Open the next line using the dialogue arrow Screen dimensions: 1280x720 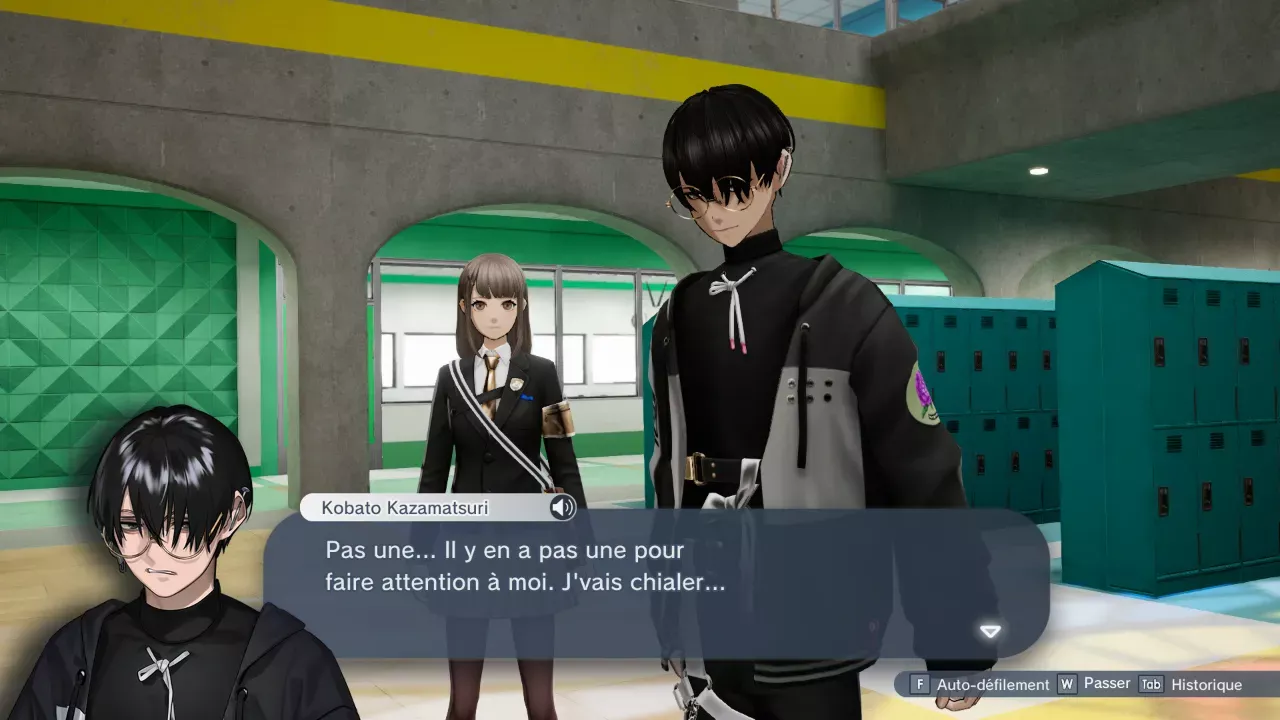[x=988, y=631]
